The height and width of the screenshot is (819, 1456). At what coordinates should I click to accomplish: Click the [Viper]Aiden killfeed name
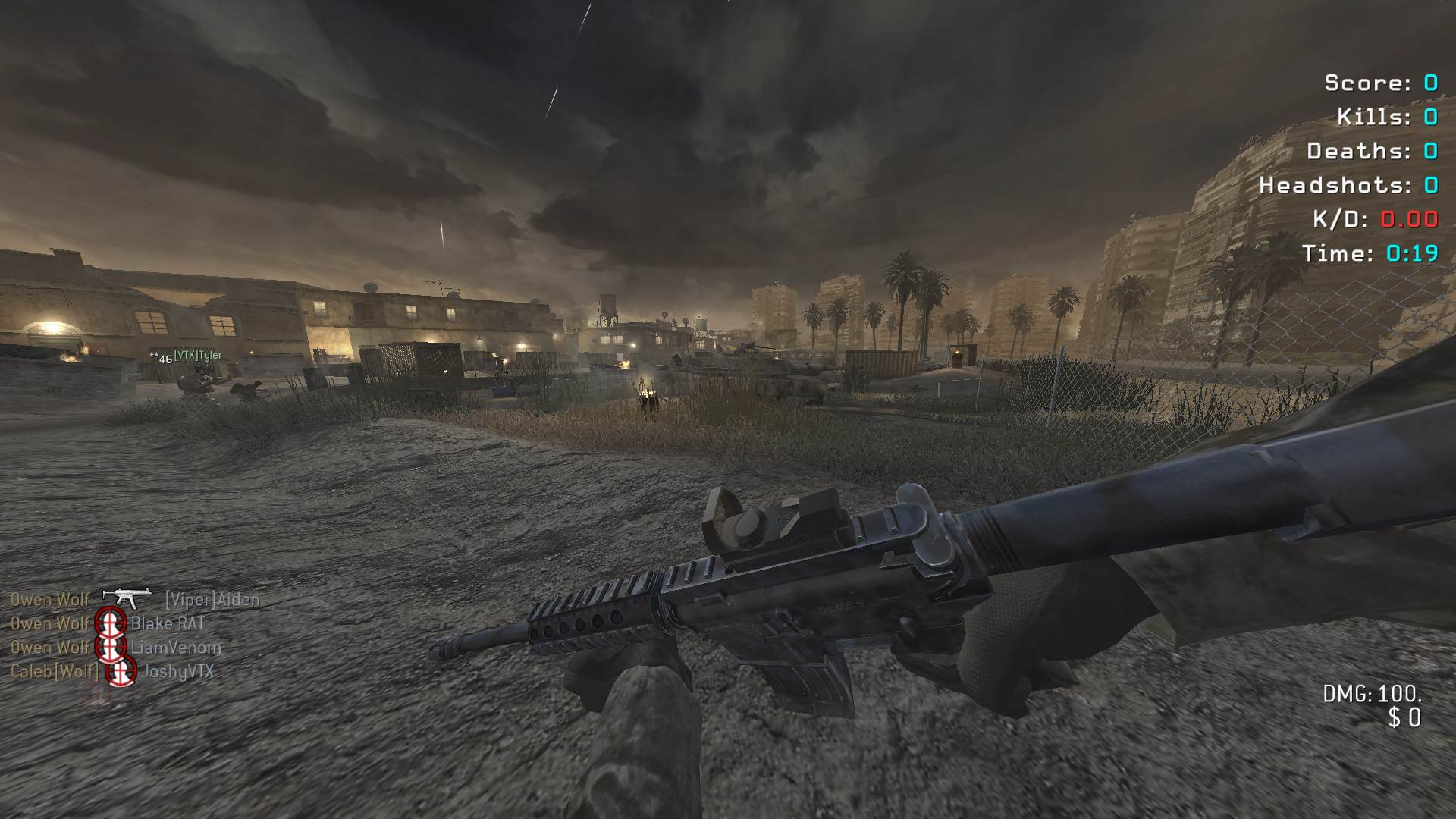212,600
